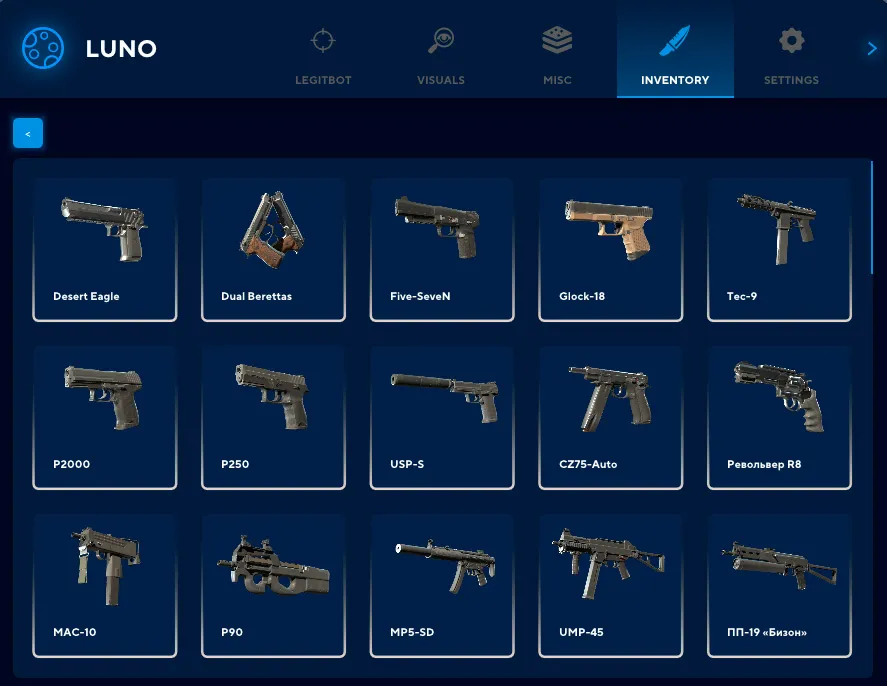Select the MAC-10 weapon tile
The image size is (887, 686).
[105, 586]
